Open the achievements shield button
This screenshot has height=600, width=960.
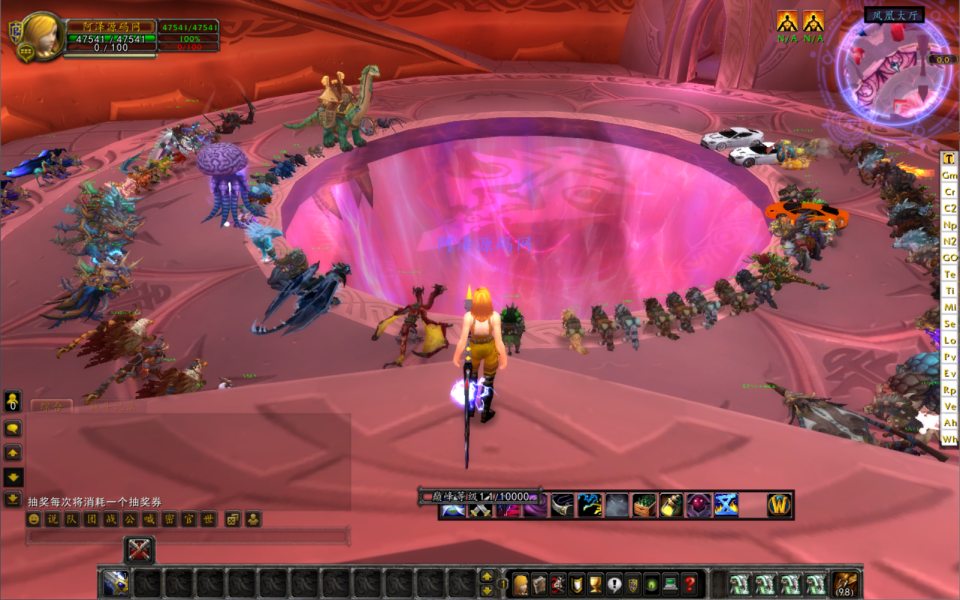pos(576,584)
